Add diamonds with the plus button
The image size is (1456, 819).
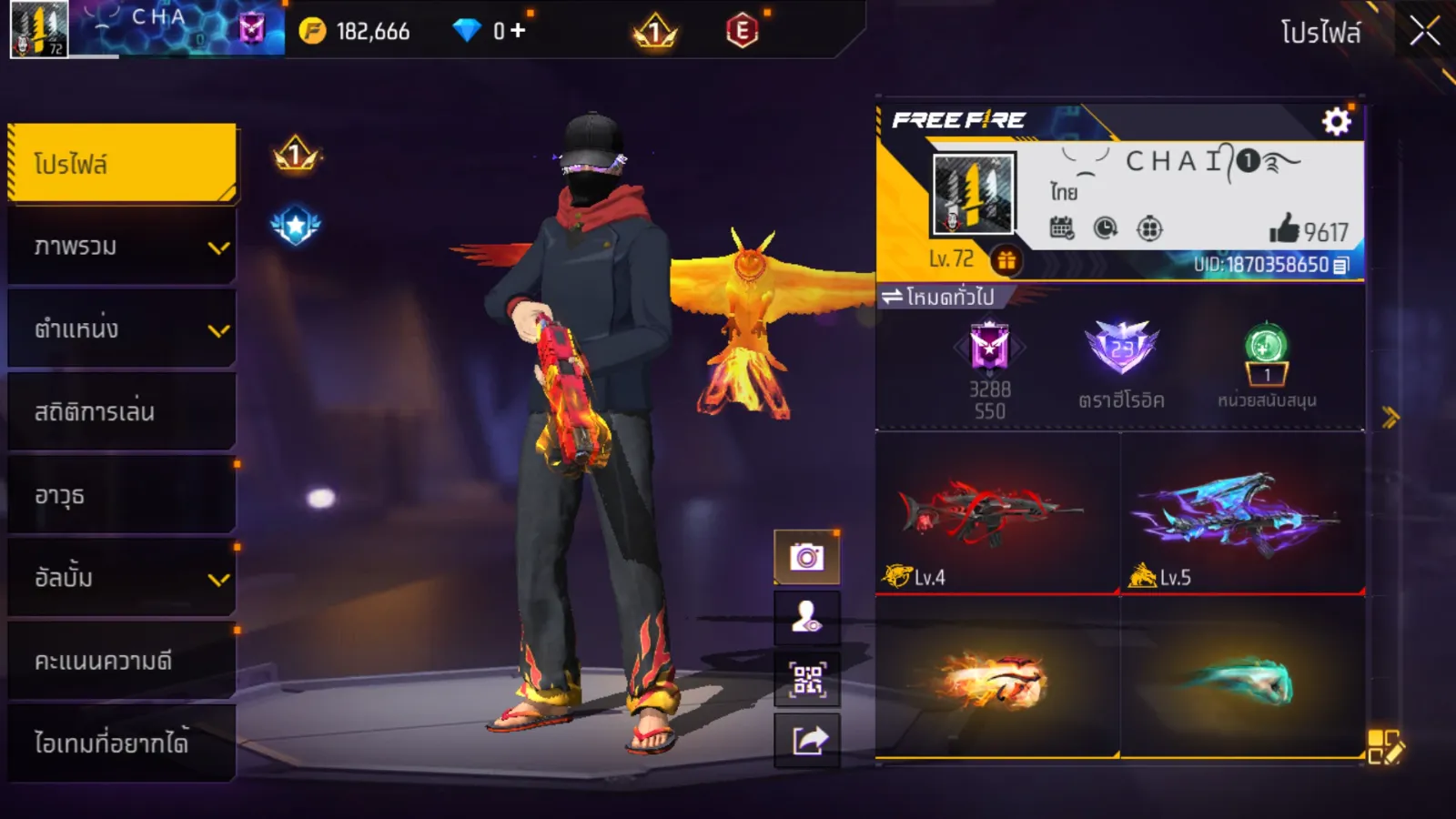tap(518, 31)
